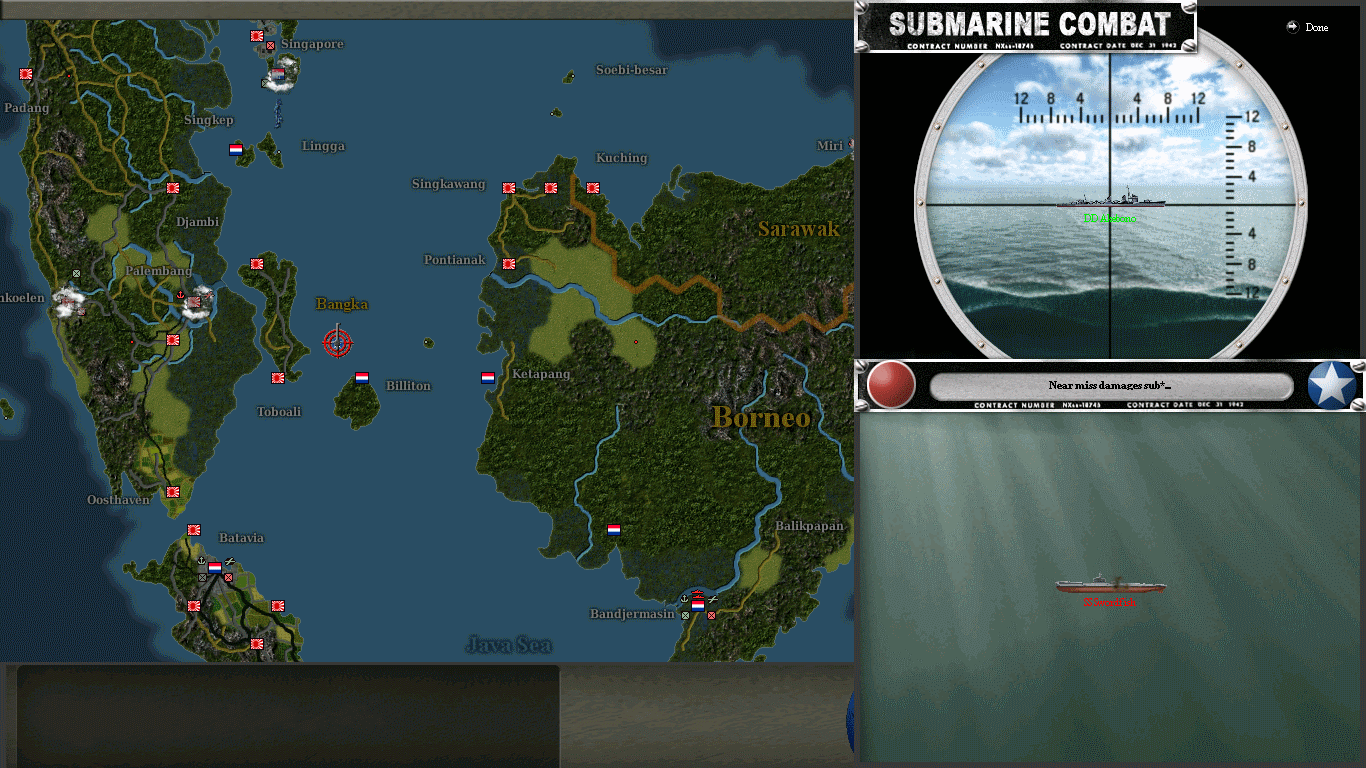The image size is (1366, 768).
Task: Click the blue star emblem button
Action: (1334, 384)
